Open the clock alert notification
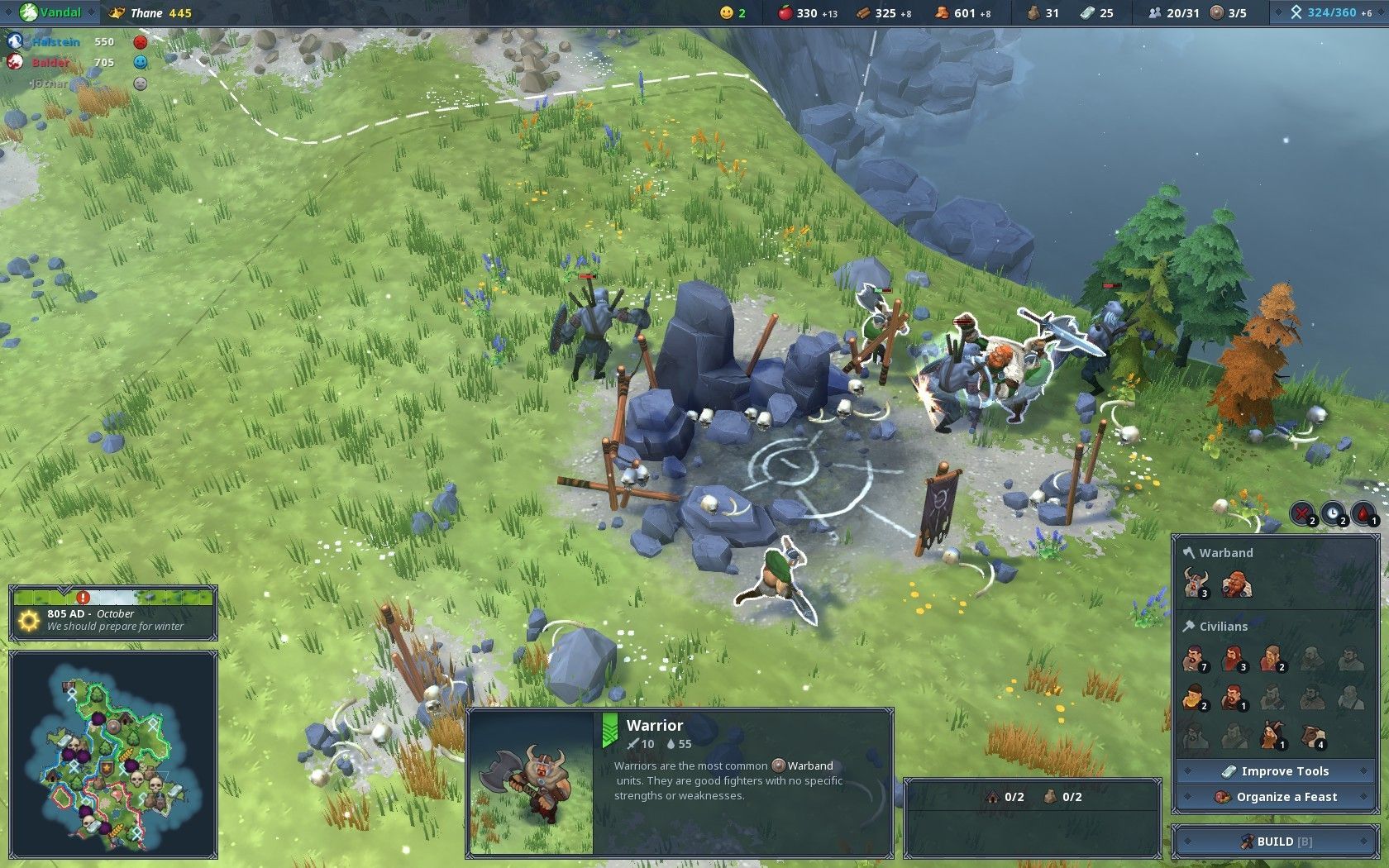The image size is (1389, 868). 1333,513
